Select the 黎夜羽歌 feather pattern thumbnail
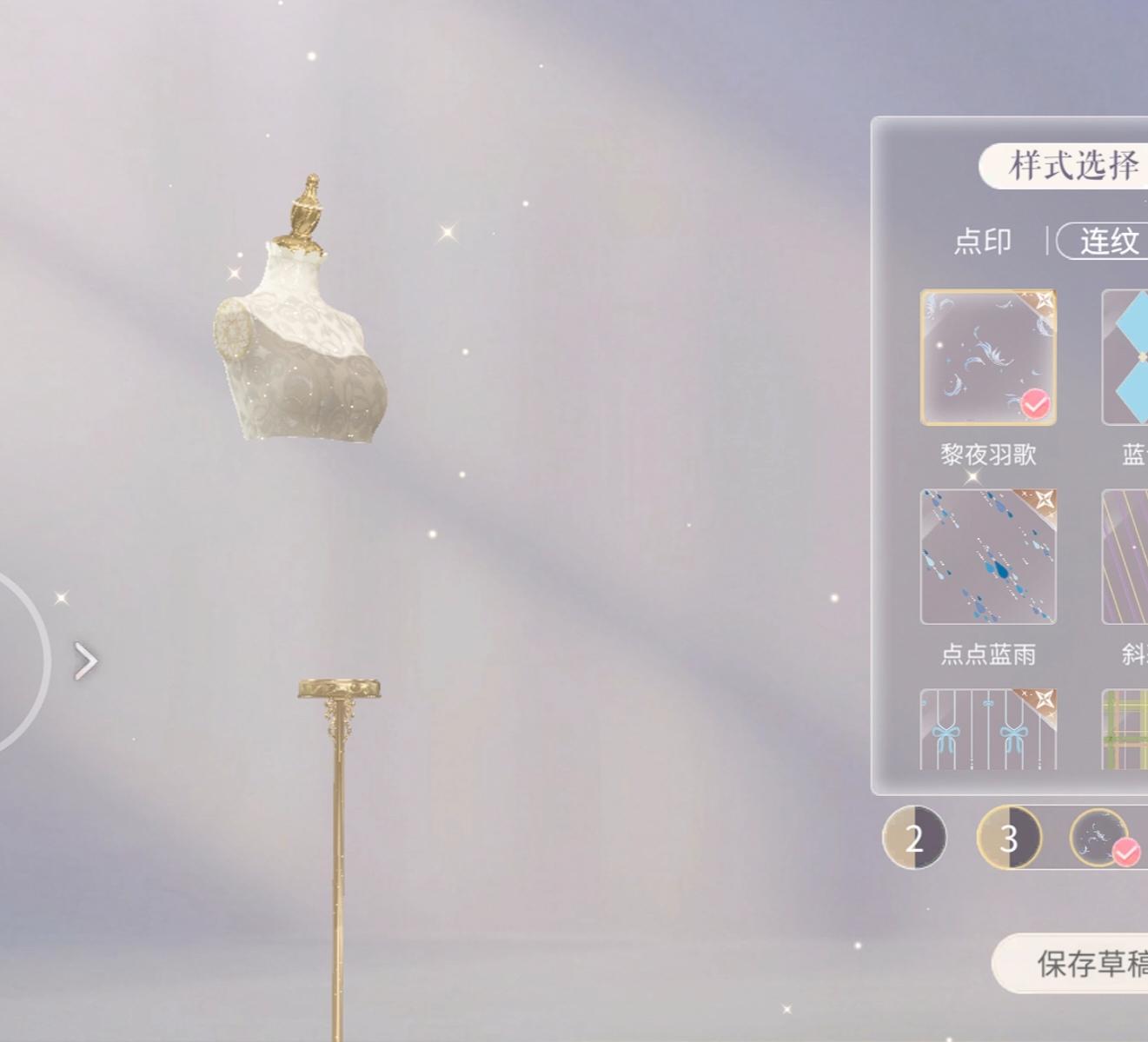This screenshot has height=1042, width=1148. 987,356
